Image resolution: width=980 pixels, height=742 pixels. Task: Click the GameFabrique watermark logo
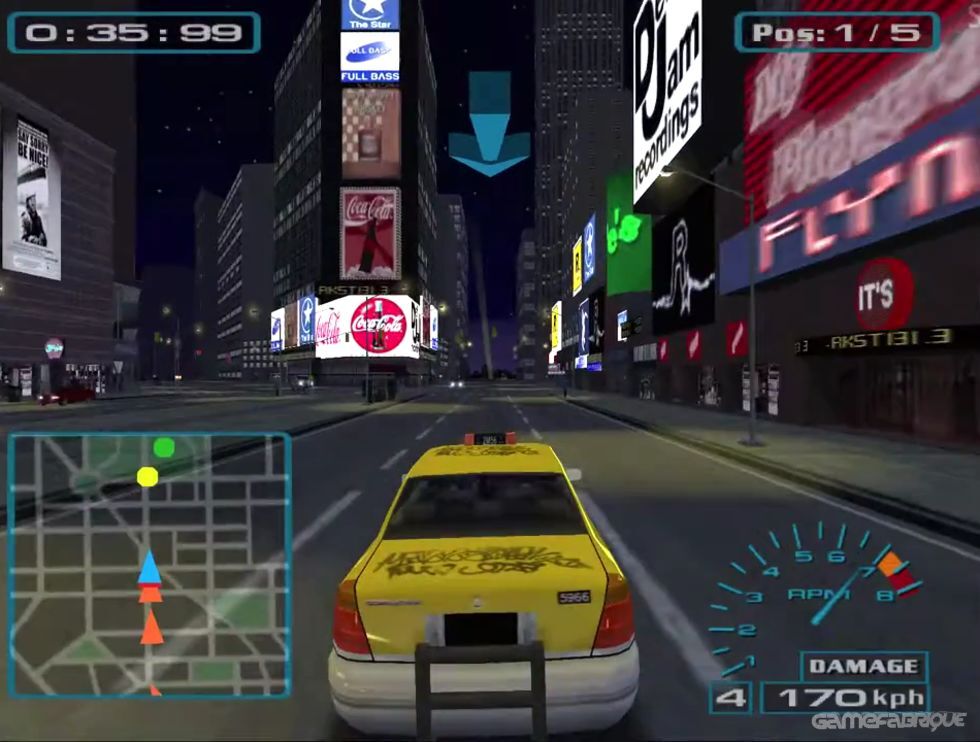(888, 722)
